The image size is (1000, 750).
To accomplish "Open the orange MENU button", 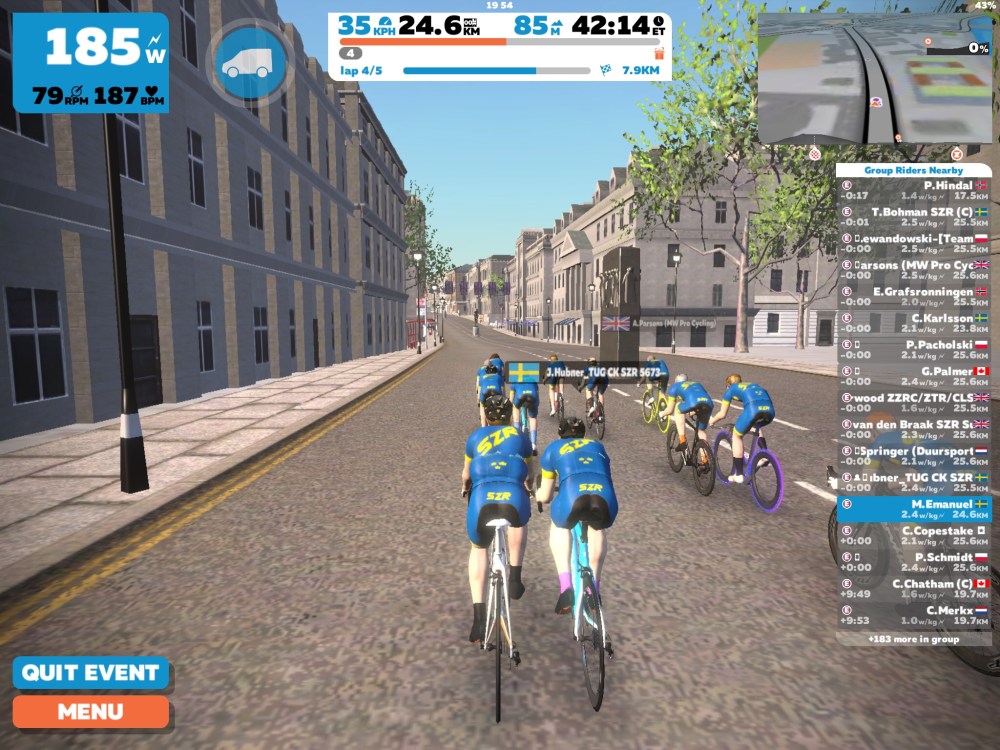I will (x=90, y=712).
